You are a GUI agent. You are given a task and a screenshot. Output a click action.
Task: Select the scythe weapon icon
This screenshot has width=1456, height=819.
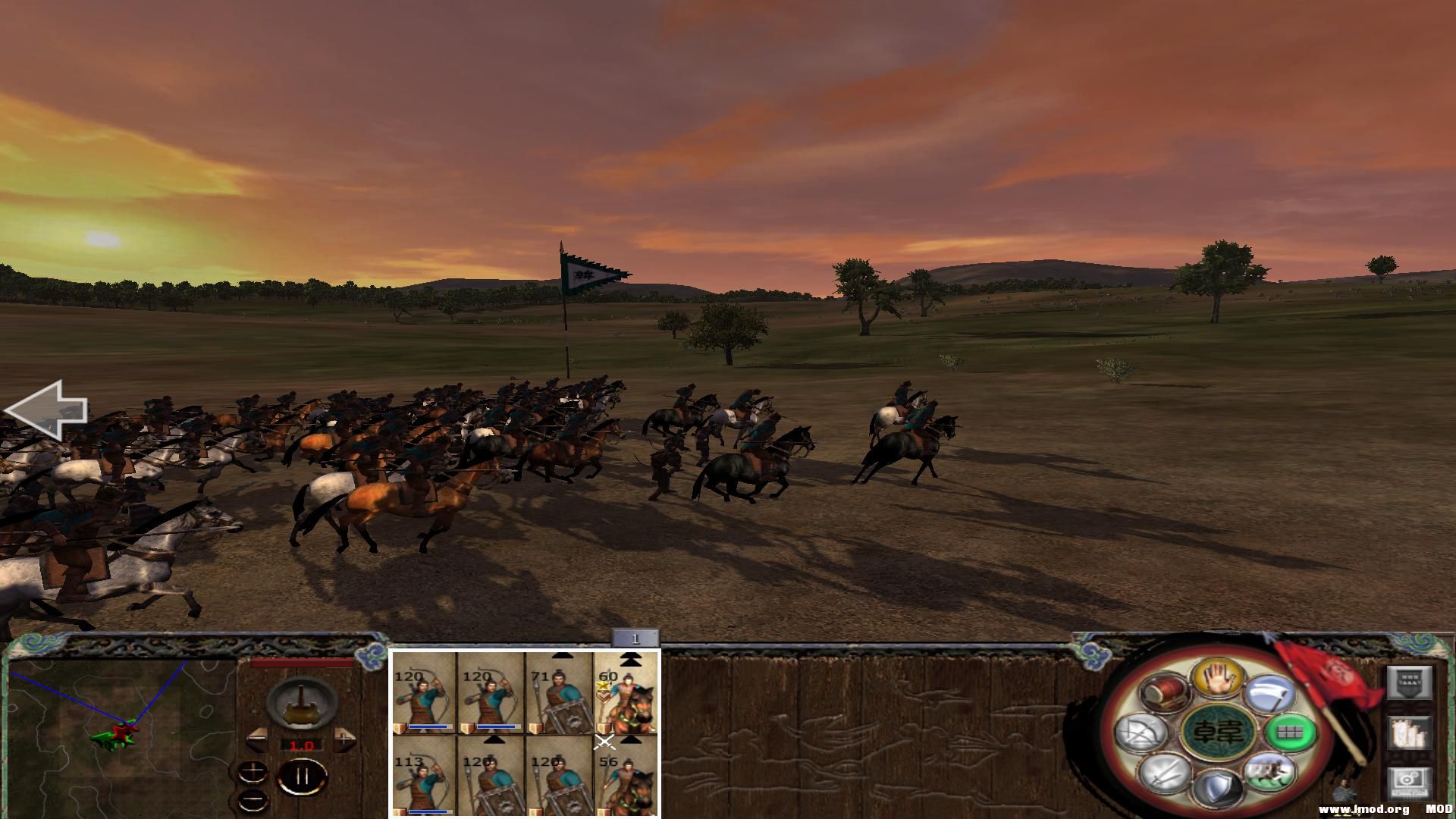tap(1269, 693)
